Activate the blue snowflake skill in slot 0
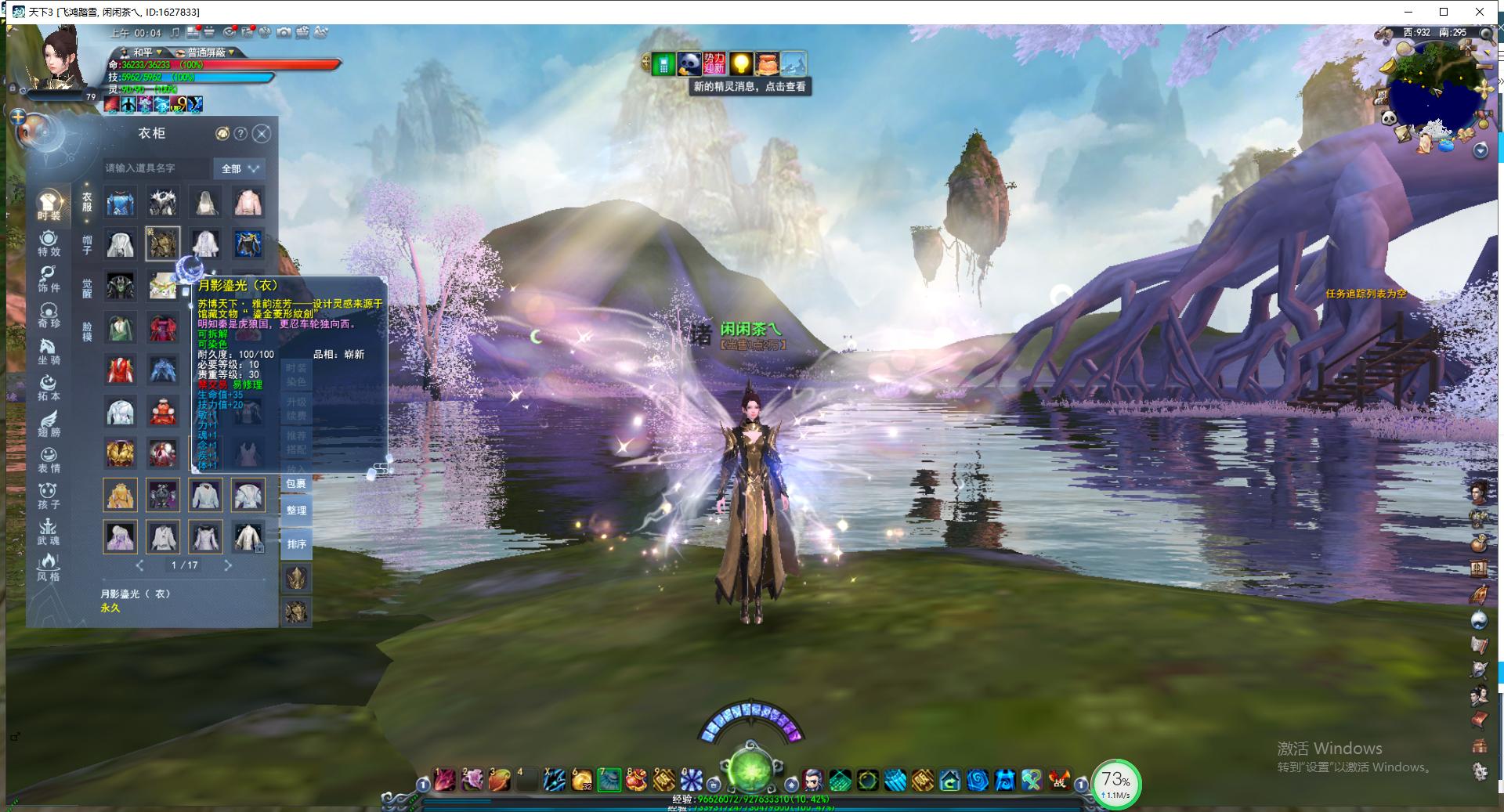The height and width of the screenshot is (812, 1504). tap(691, 779)
